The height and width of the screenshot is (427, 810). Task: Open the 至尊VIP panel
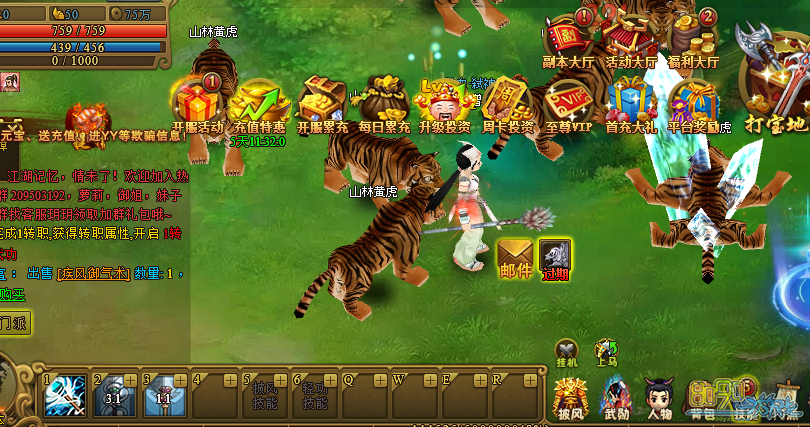coord(569,102)
